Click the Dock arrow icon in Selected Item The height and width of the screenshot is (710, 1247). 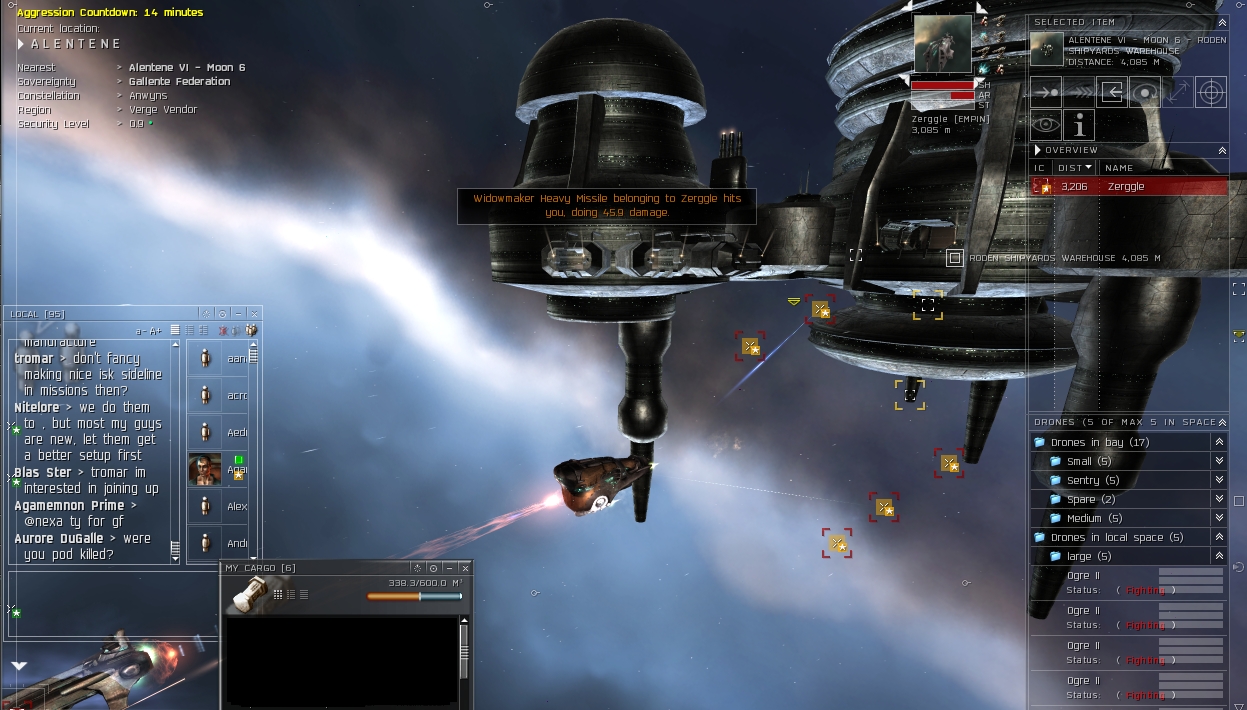(1112, 92)
